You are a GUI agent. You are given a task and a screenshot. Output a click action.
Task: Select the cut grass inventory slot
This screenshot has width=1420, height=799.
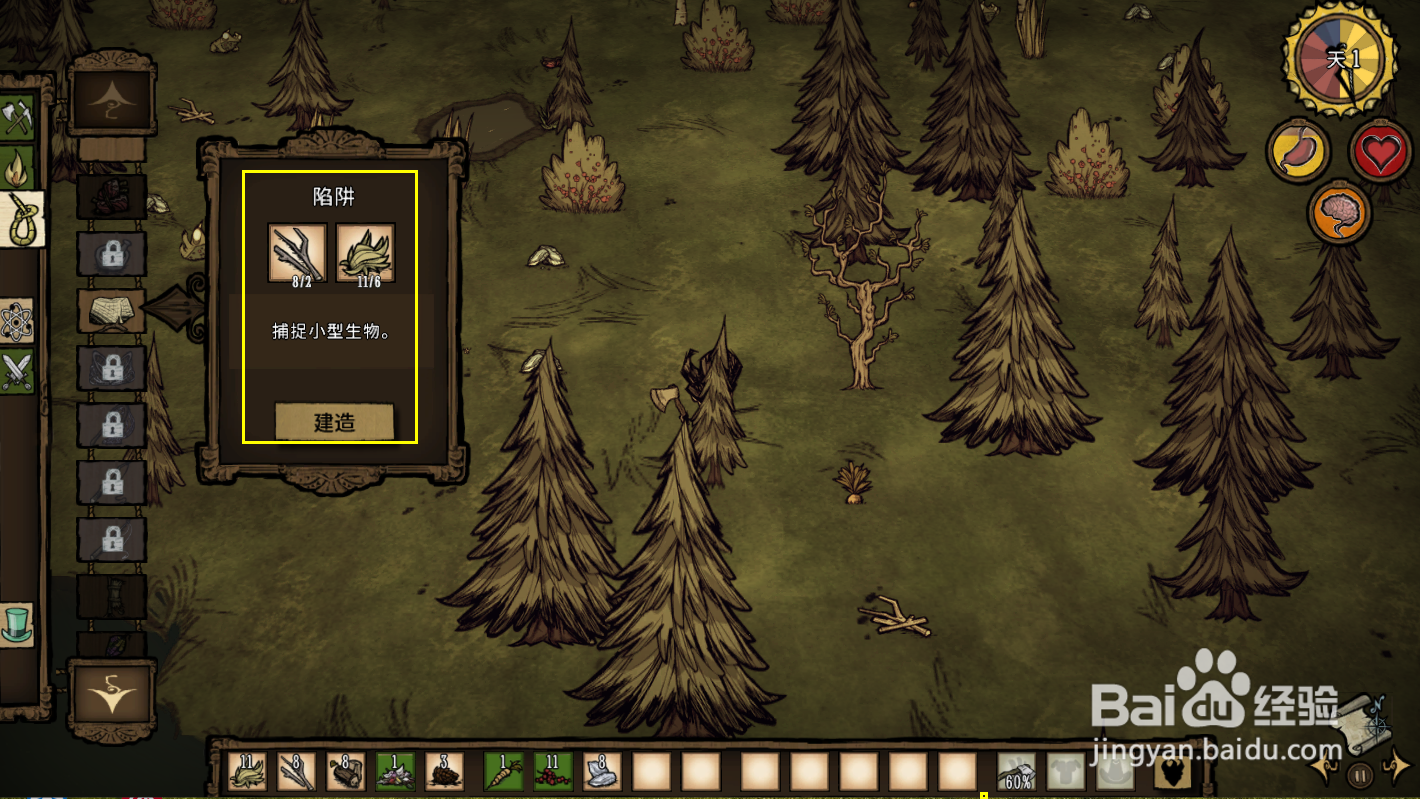pyautogui.click(x=247, y=771)
